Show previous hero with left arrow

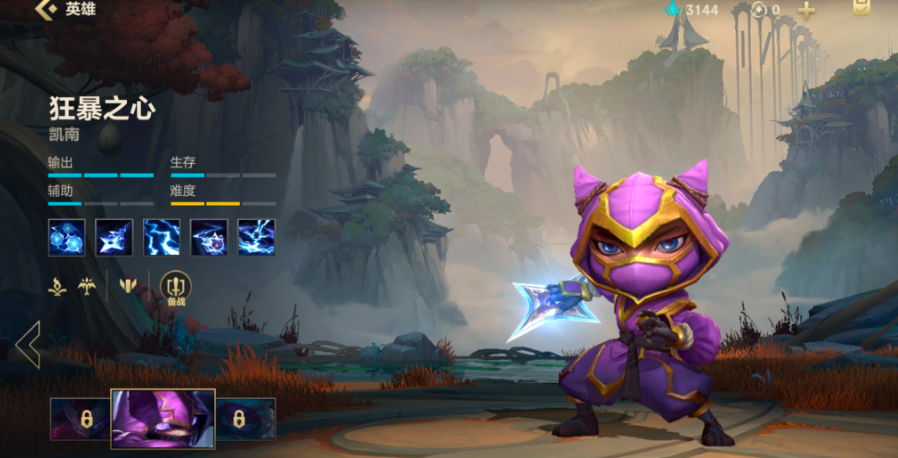pyautogui.click(x=27, y=344)
